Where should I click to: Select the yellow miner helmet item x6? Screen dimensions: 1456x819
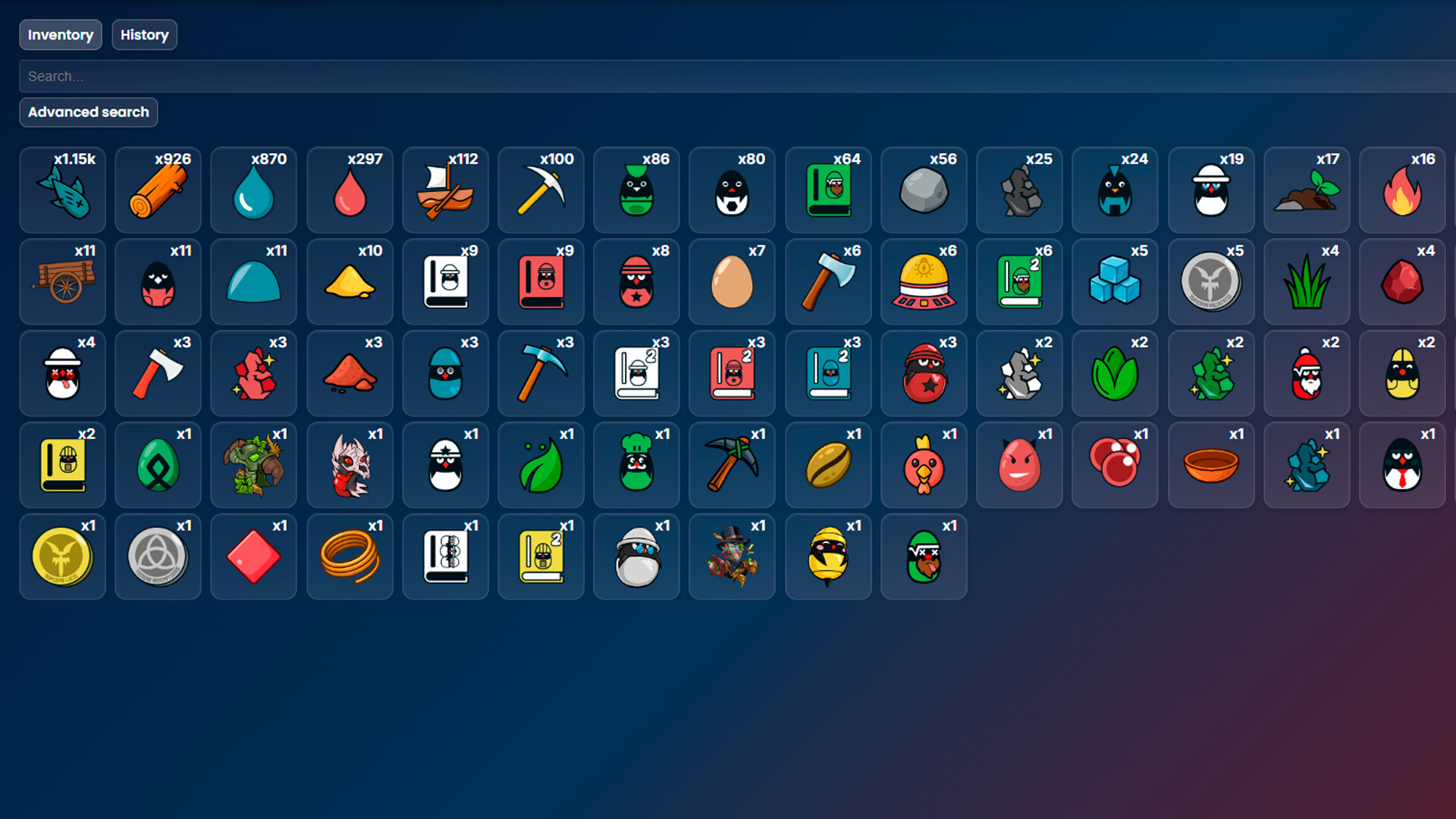click(x=924, y=281)
